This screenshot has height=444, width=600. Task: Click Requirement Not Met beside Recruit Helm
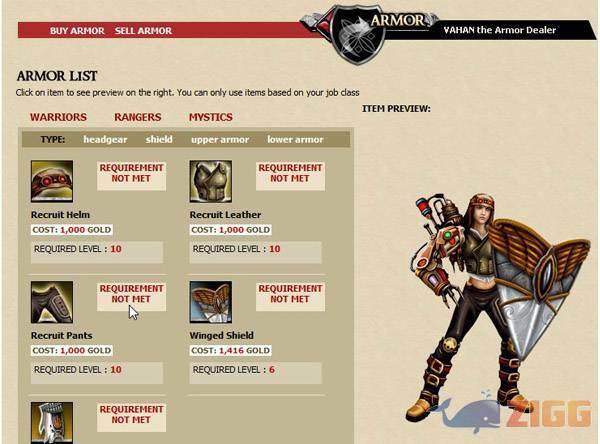click(x=131, y=174)
